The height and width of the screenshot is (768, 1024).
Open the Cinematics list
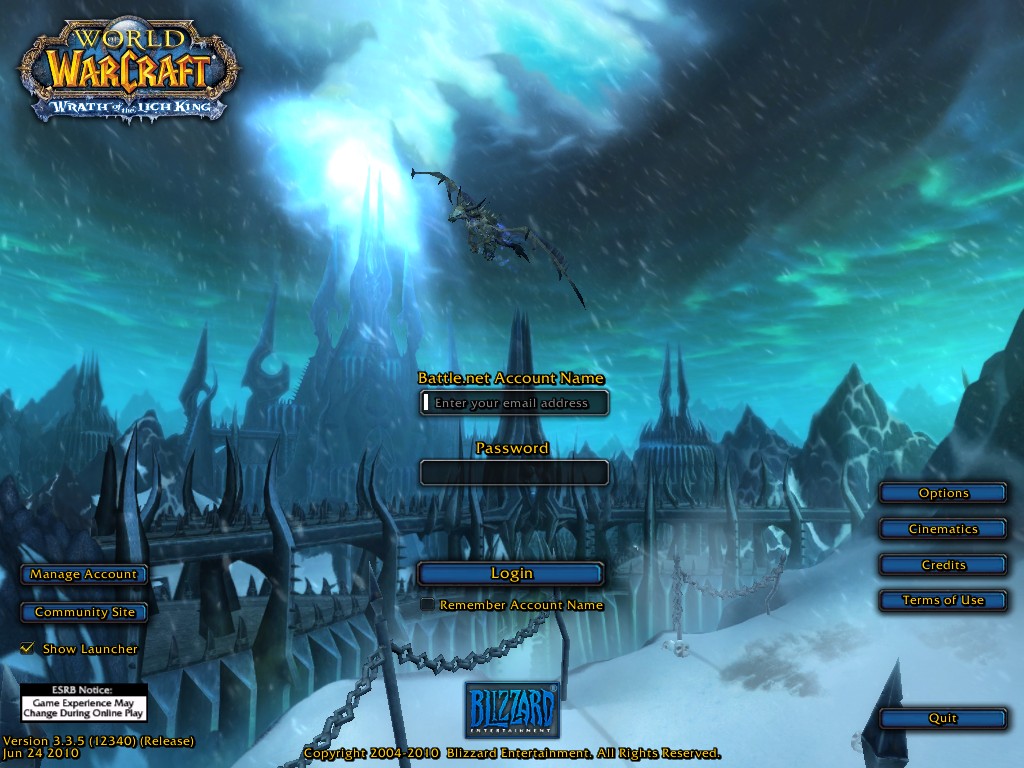click(x=943, y=529)
